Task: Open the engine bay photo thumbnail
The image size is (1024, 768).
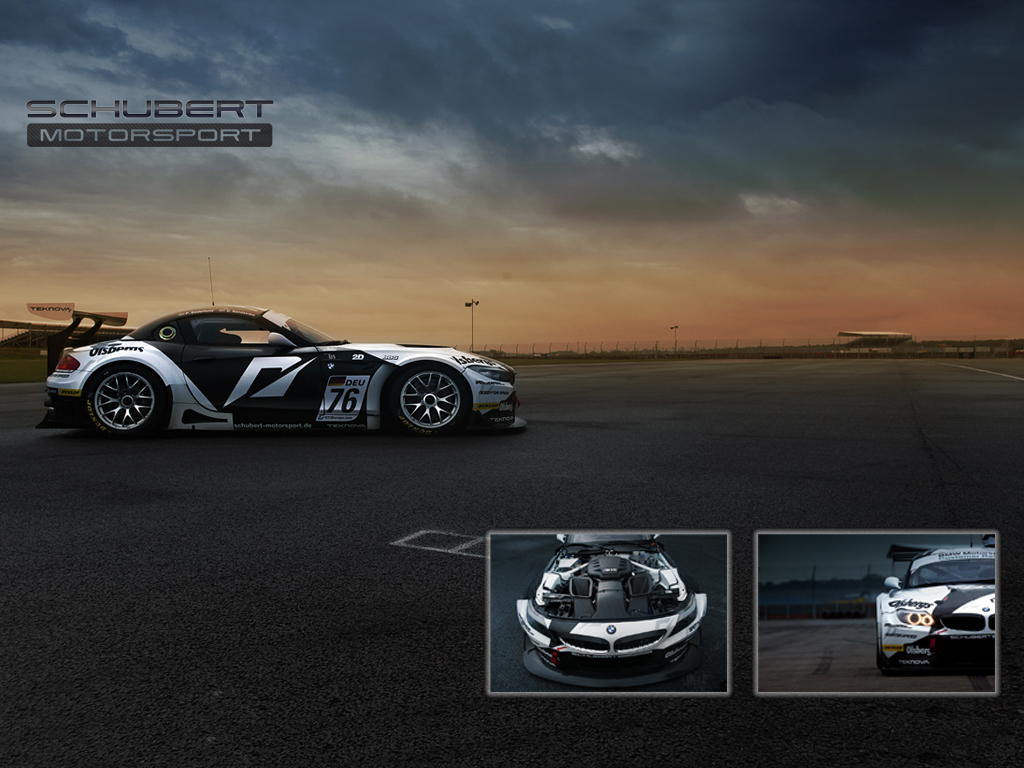Action: (x=608, y=612)
